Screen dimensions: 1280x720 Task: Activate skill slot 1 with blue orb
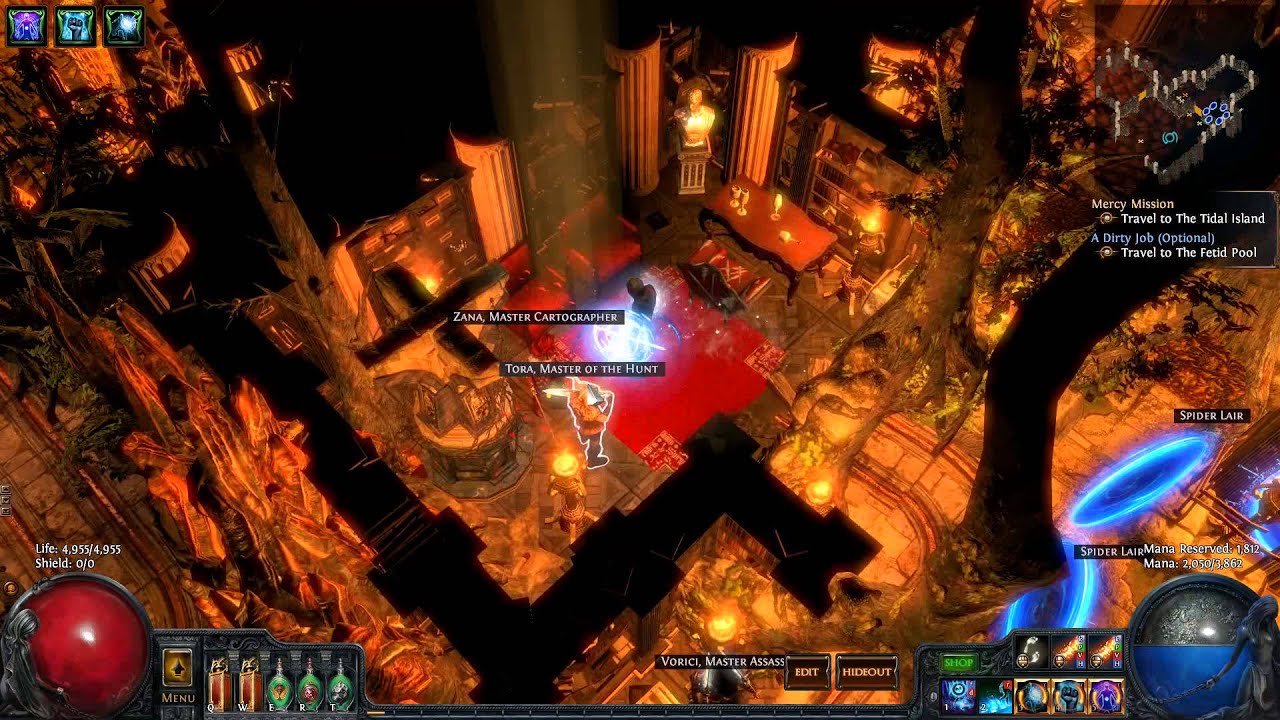pos(958,696)
